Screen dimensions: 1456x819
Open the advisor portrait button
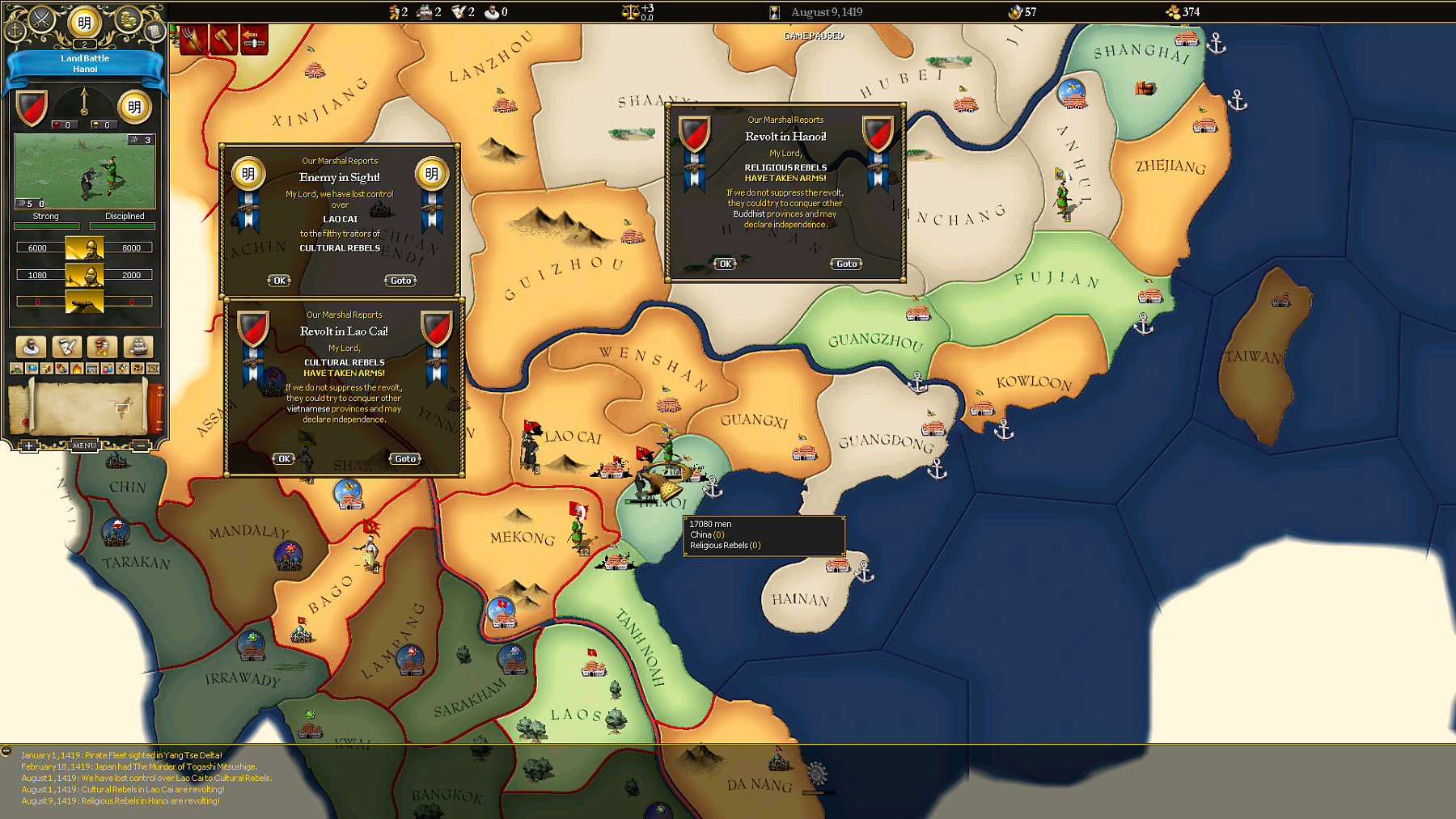point(31,347)
